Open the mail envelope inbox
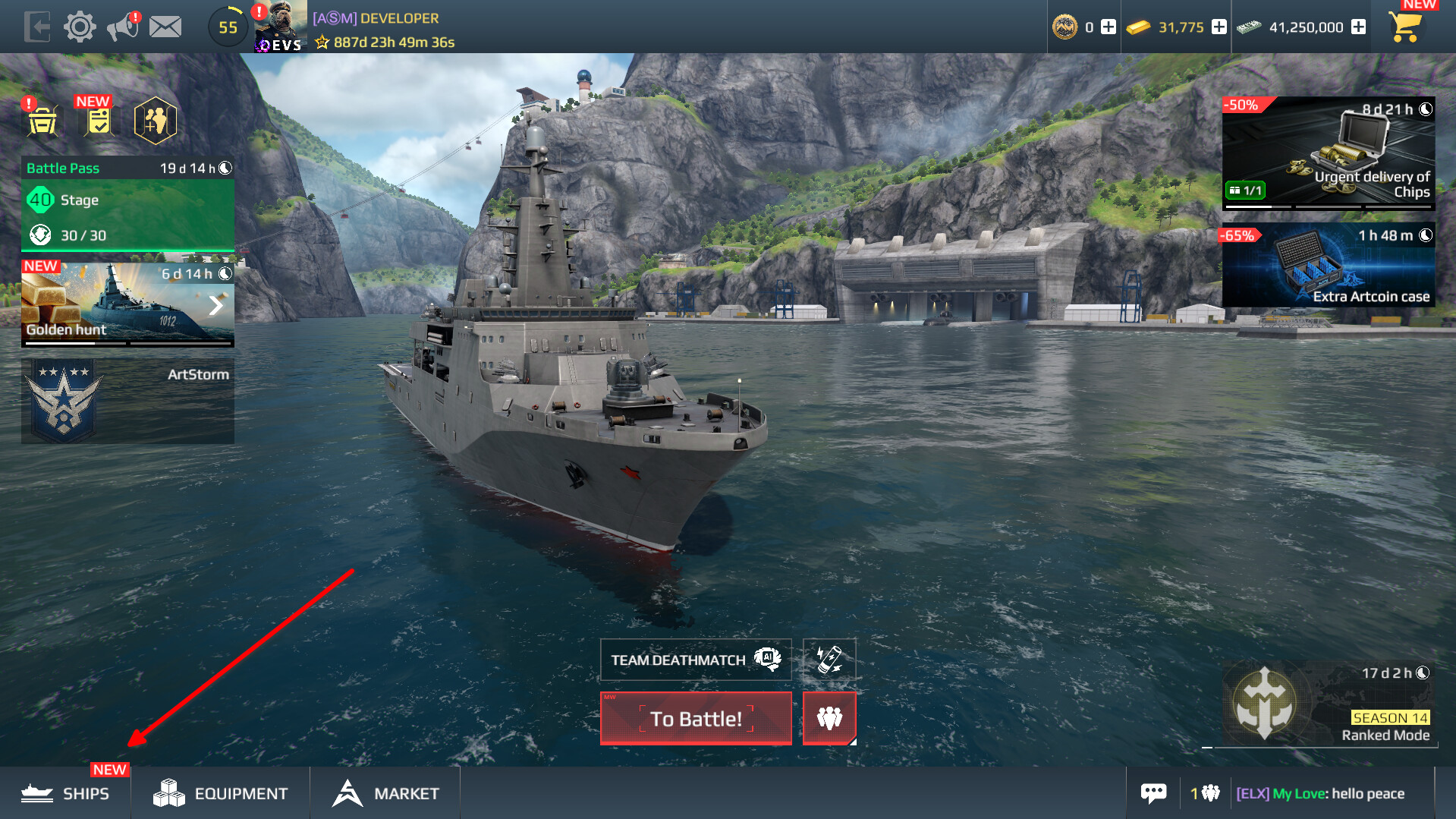 [x=165, y=27]
